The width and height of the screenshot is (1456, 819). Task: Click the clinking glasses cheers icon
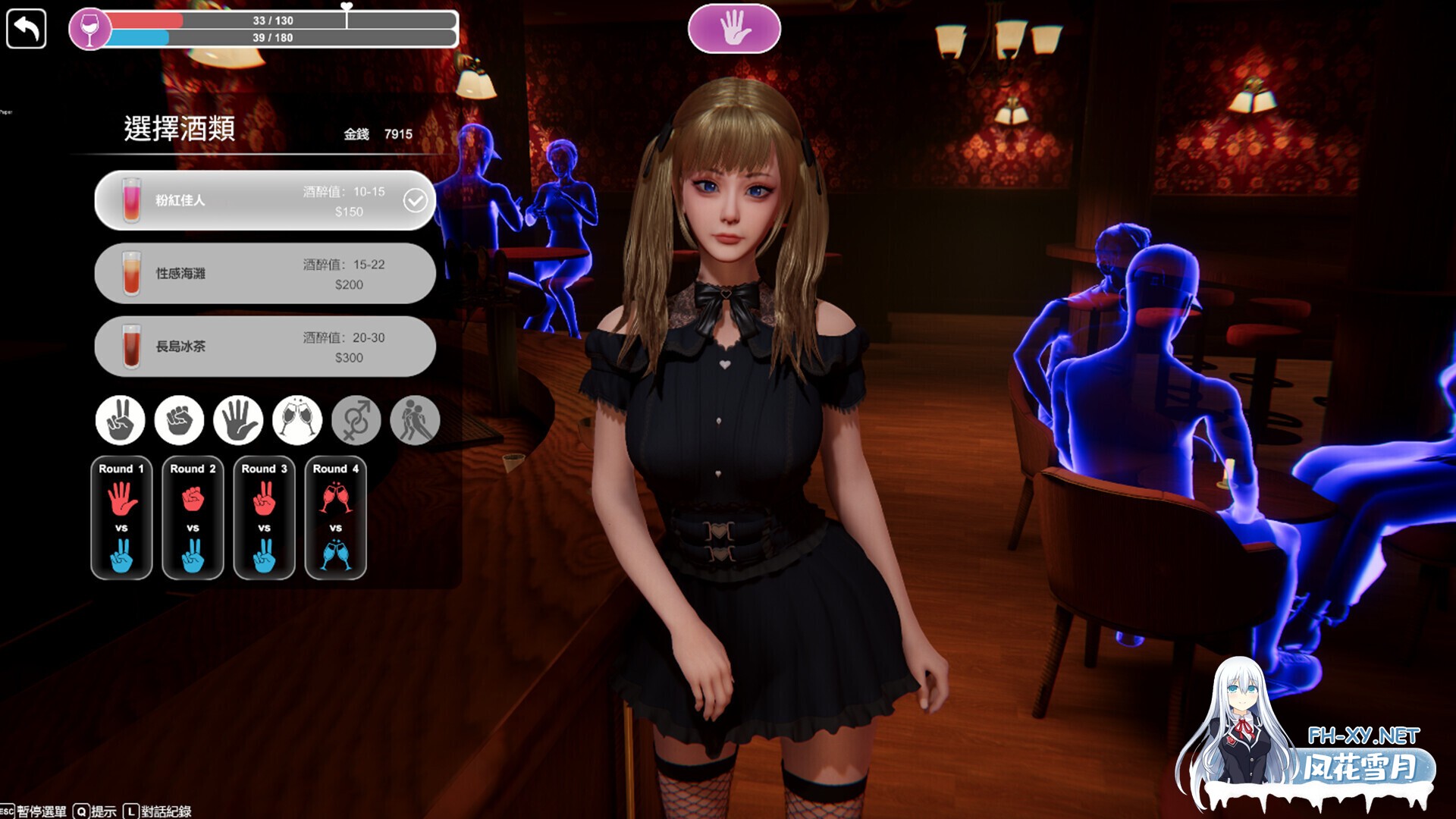(296, 420)
